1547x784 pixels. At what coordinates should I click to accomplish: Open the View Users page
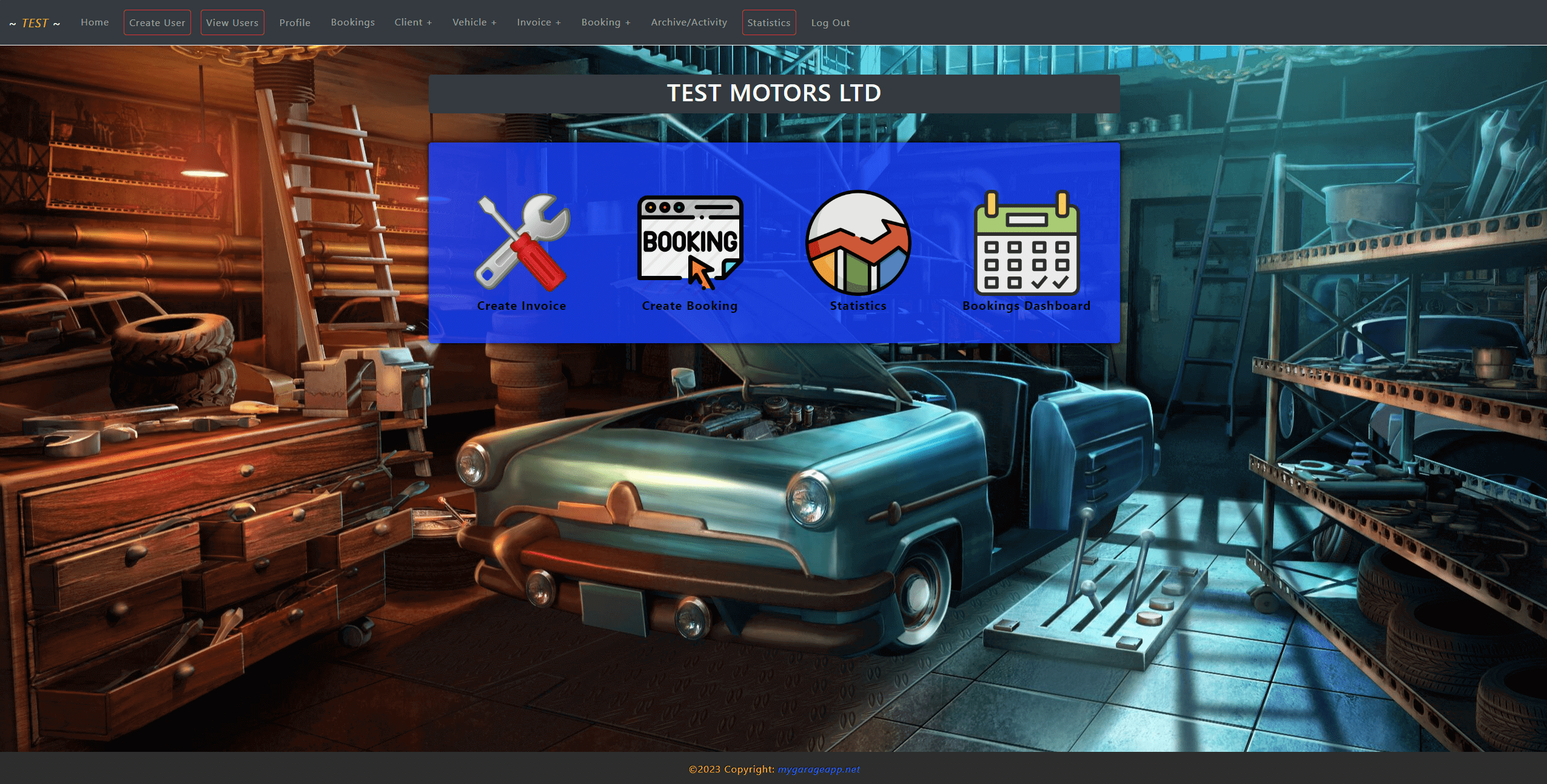232,22
